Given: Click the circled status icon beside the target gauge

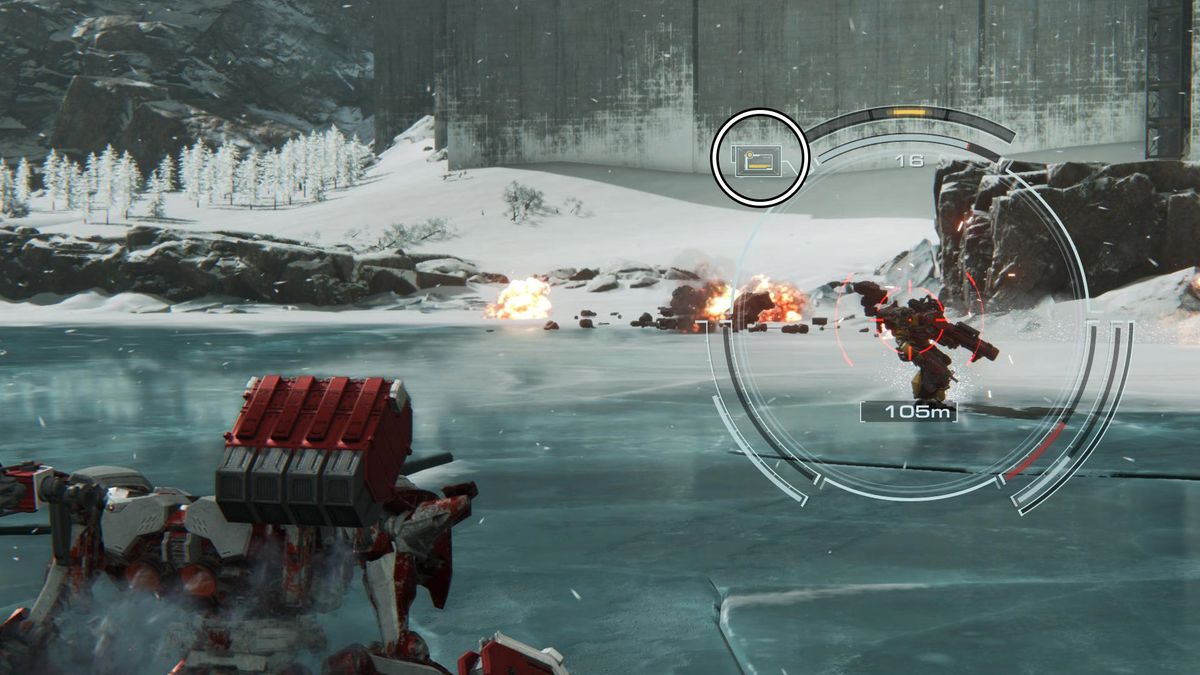Looking at the screenshot, I should pos(759,159).
